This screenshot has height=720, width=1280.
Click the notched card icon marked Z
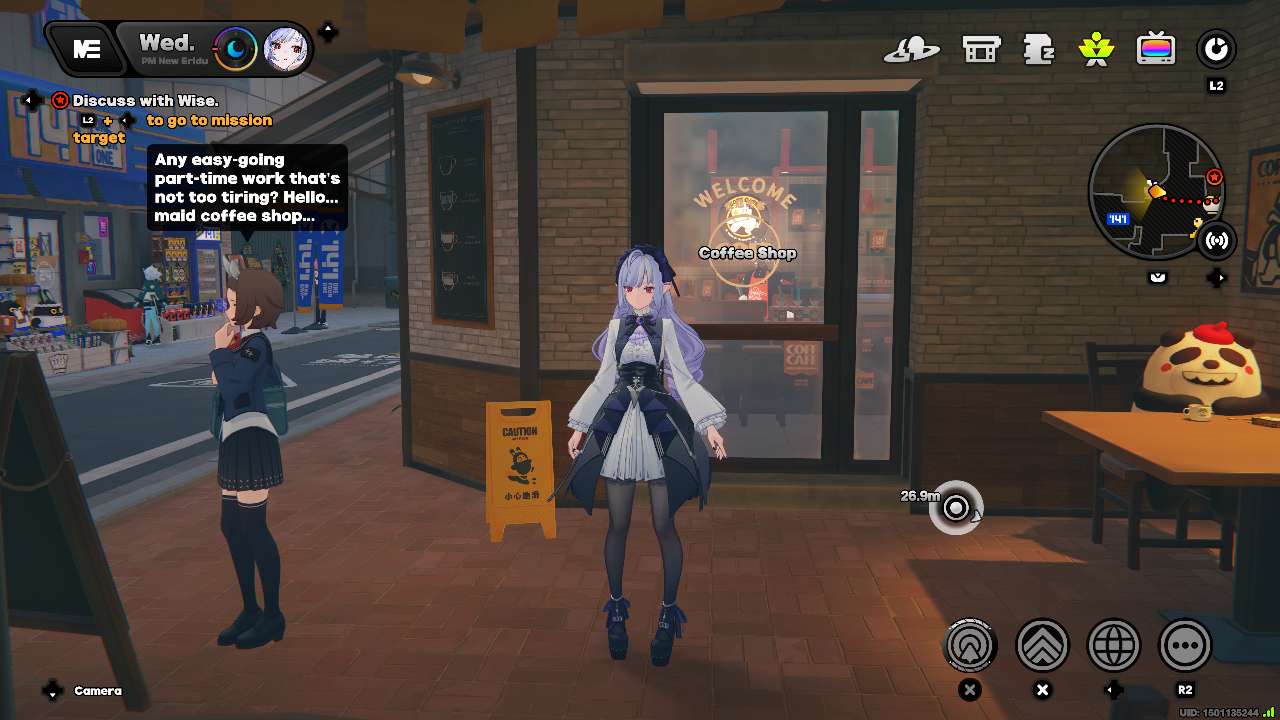[1039, 49]
